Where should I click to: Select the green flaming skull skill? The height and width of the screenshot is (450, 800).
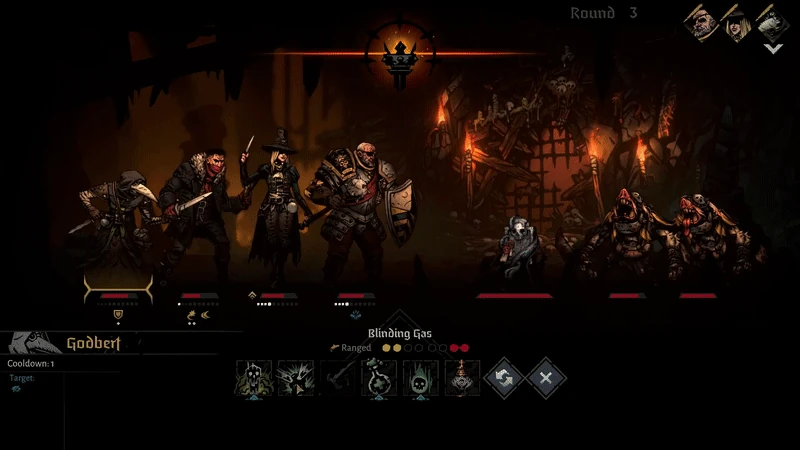pos(421,379)
